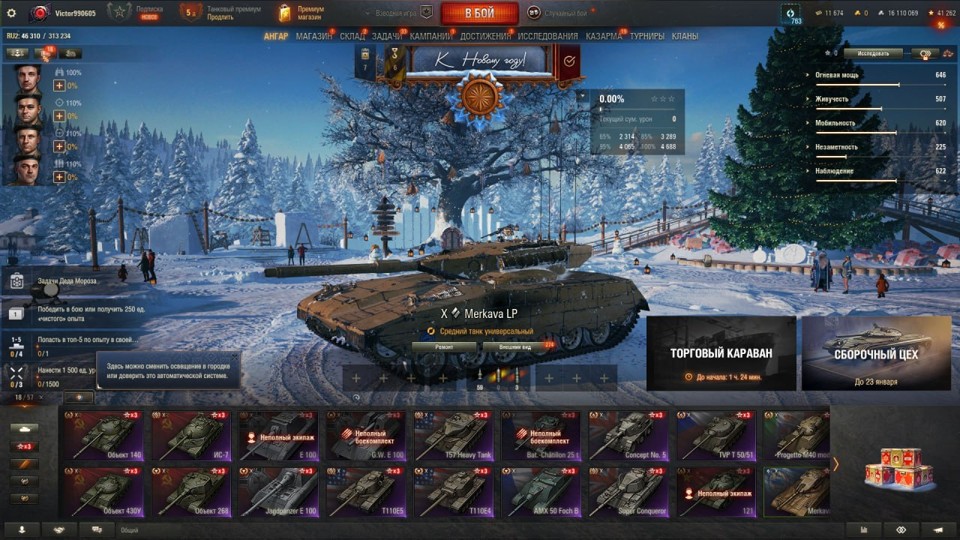
Task: Pick the Объект 268 tank card
Action: tap(194, 491)
